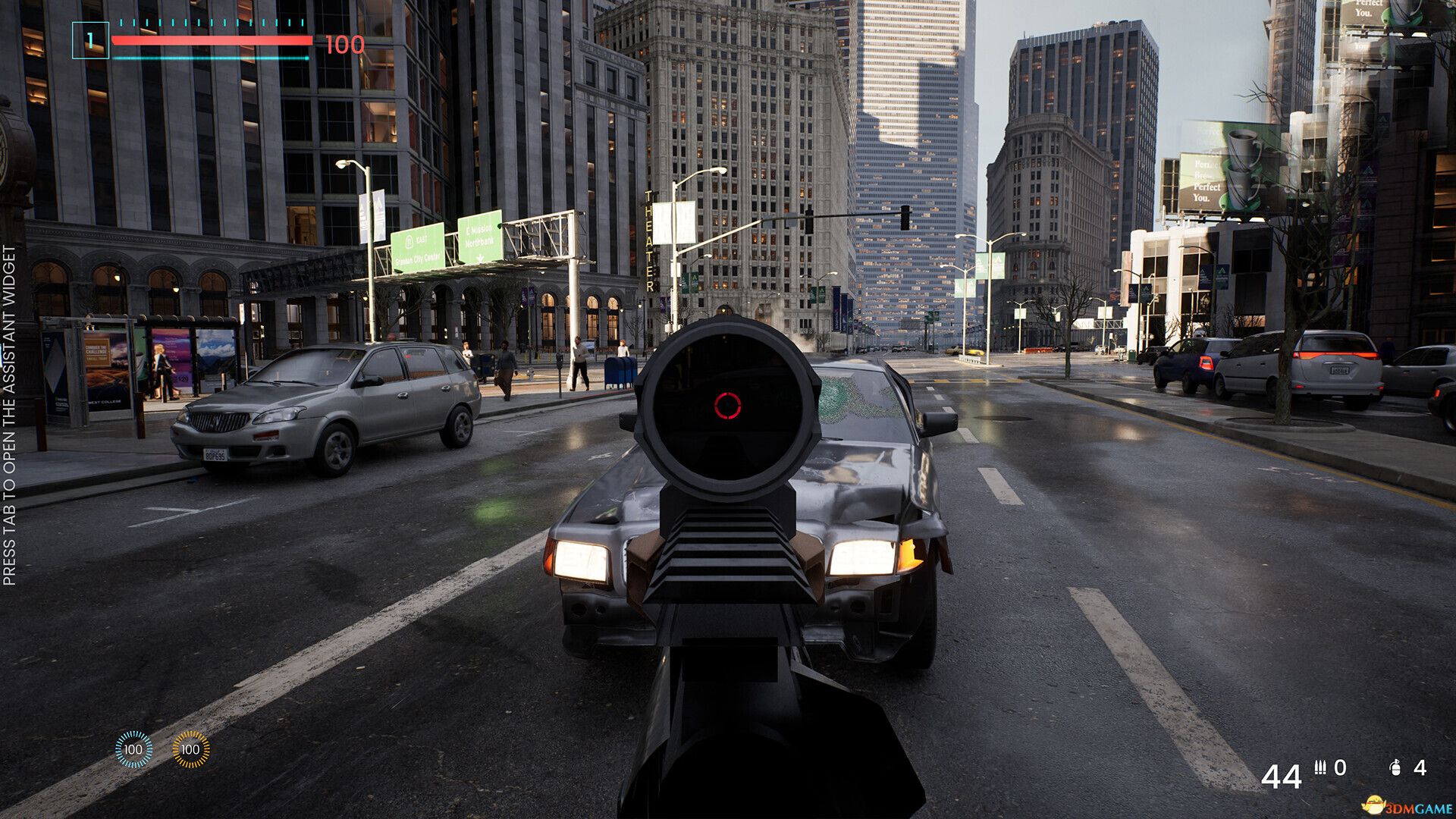Click the grenade icon next to count 4
Image resolution: width=1456 pixels, height=819 pixels.
tap(1395, 769)
